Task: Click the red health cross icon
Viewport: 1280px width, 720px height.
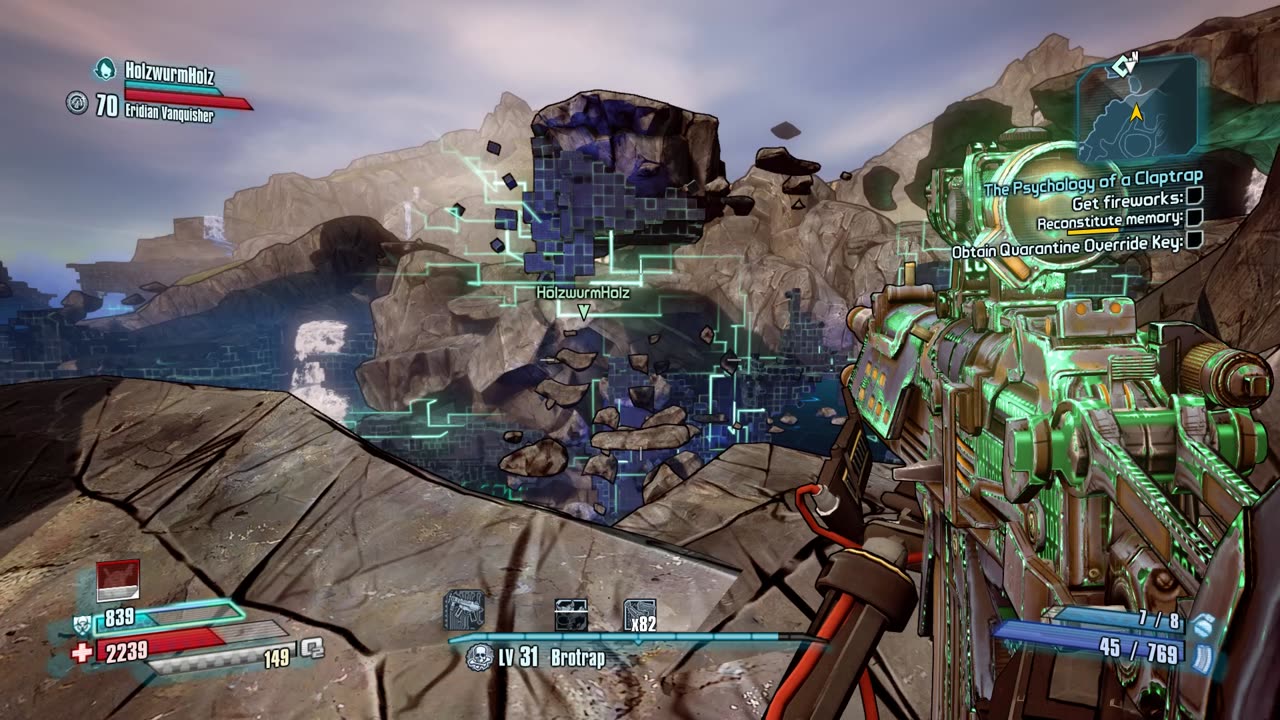Action: point(82,652)
